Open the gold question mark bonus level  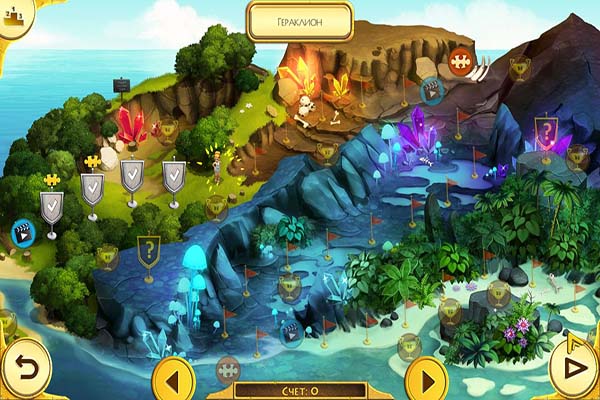pos(148,250)
